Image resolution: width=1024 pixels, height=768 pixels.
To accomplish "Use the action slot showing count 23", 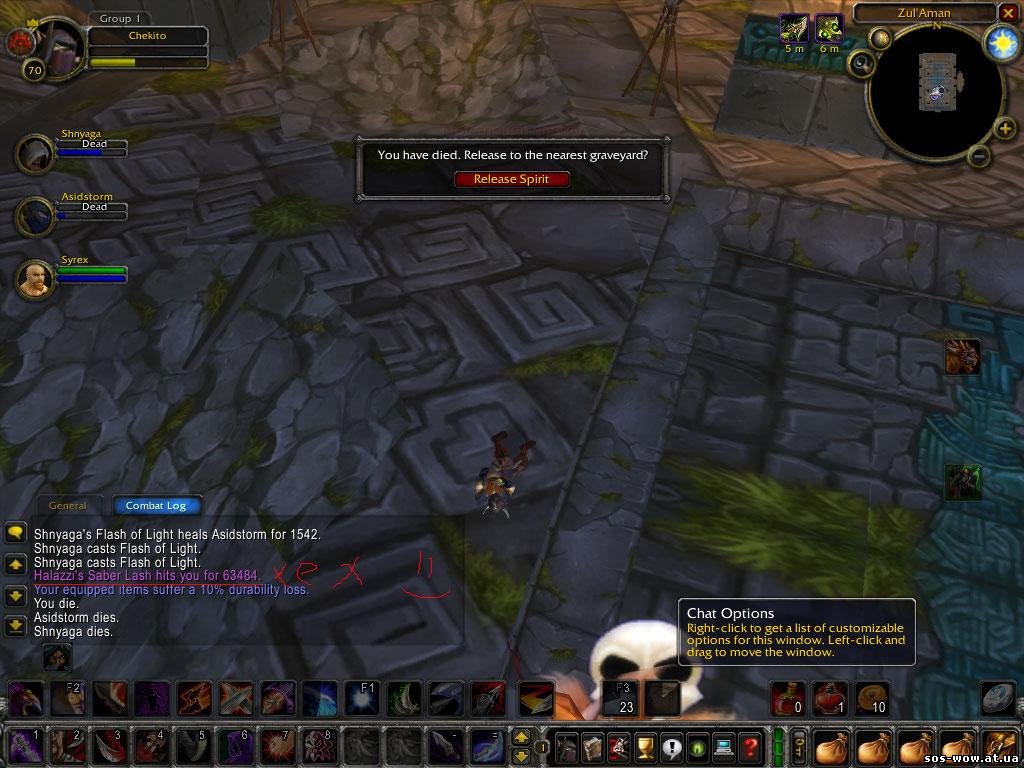I will pyautogui.click(x=619, y=698).
